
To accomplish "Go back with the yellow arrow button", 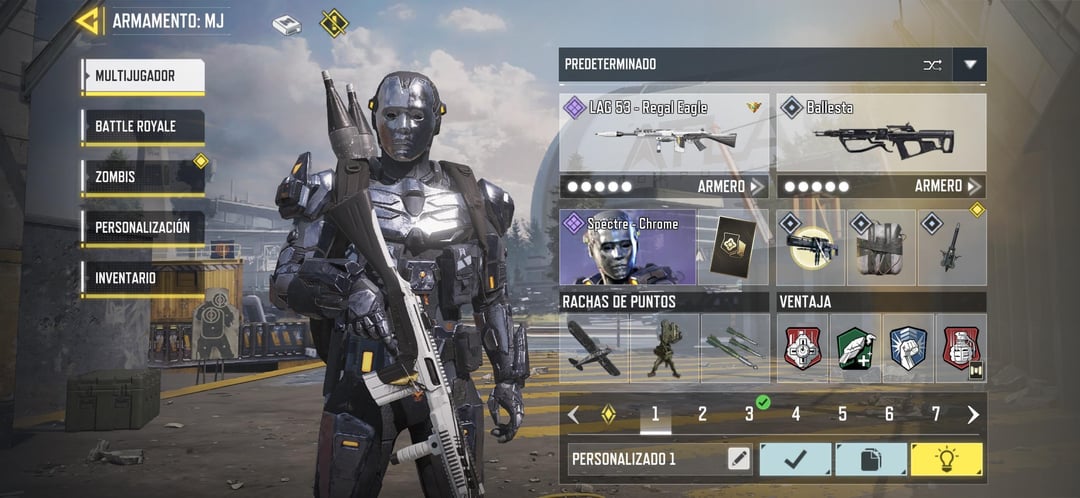I will pyautogui.click(x=88, y=21).
